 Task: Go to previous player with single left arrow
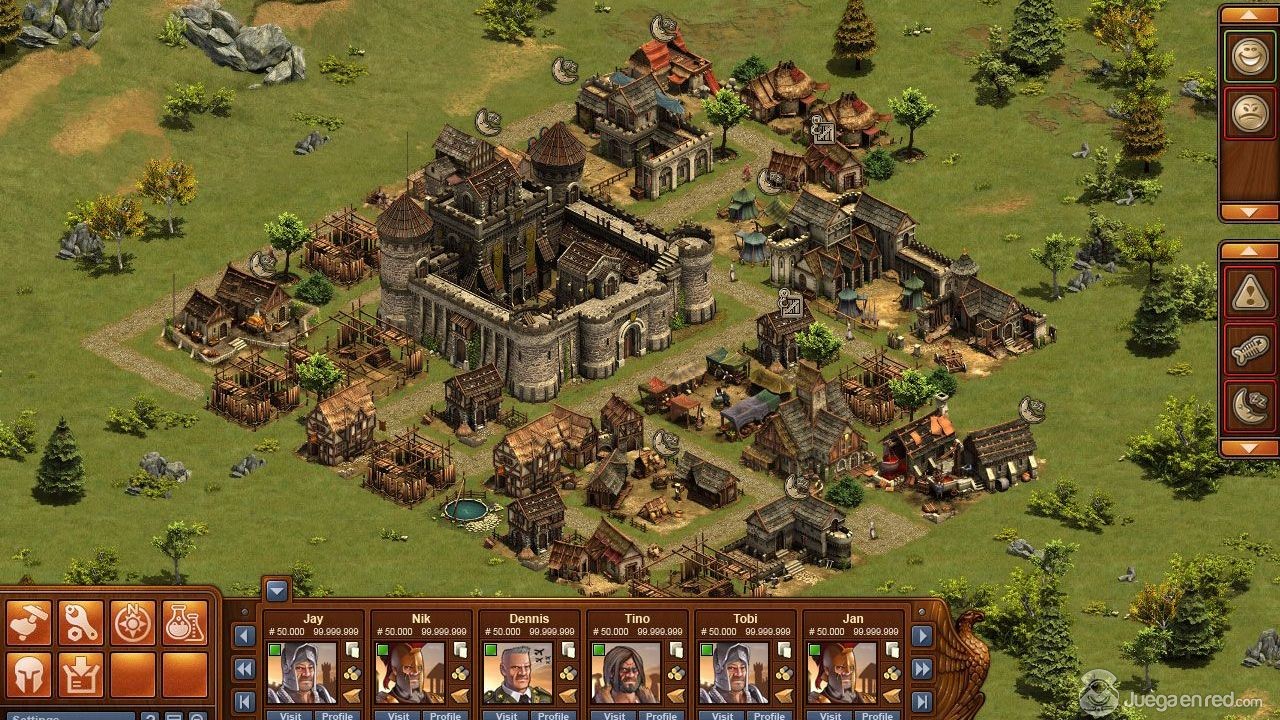point(244,636)
